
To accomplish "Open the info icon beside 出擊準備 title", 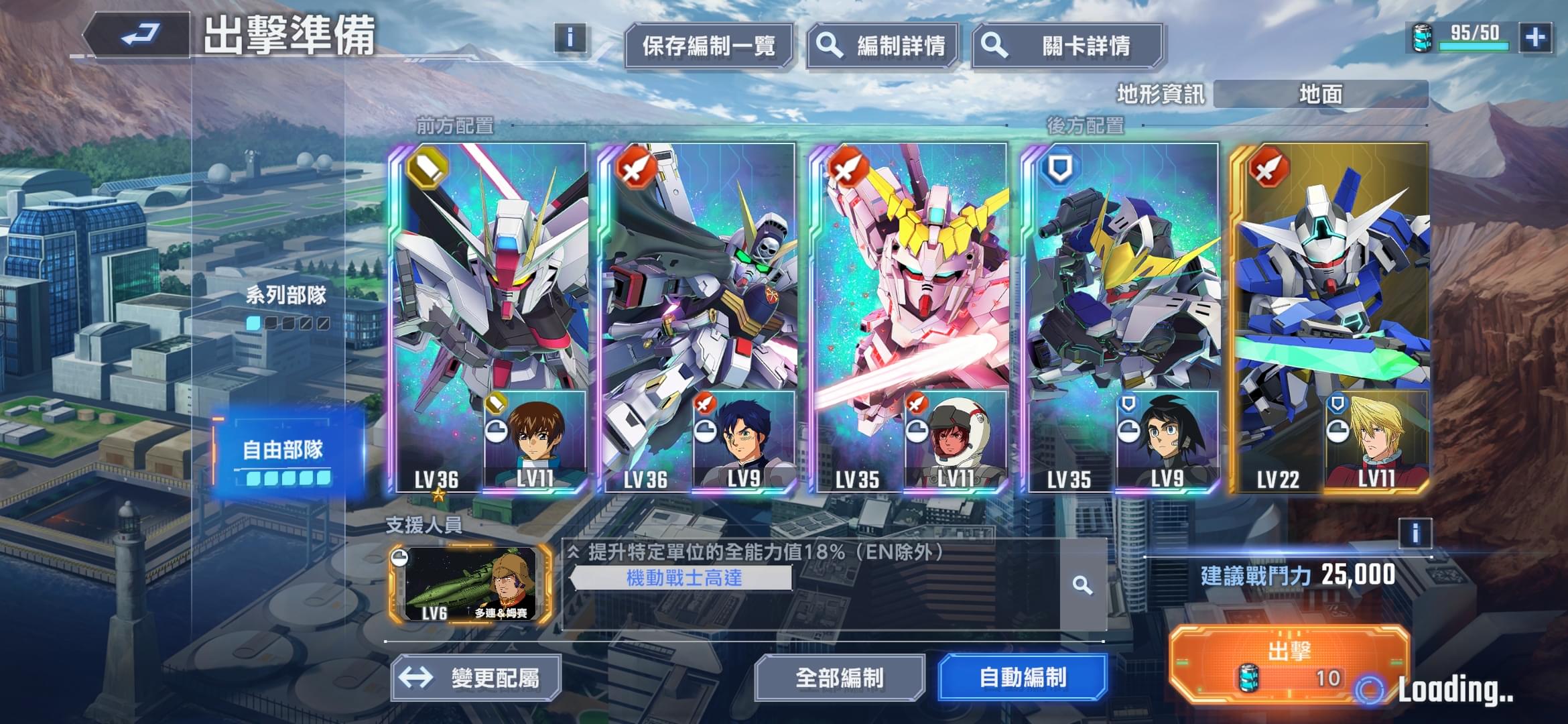I will (x=570, y=38).
